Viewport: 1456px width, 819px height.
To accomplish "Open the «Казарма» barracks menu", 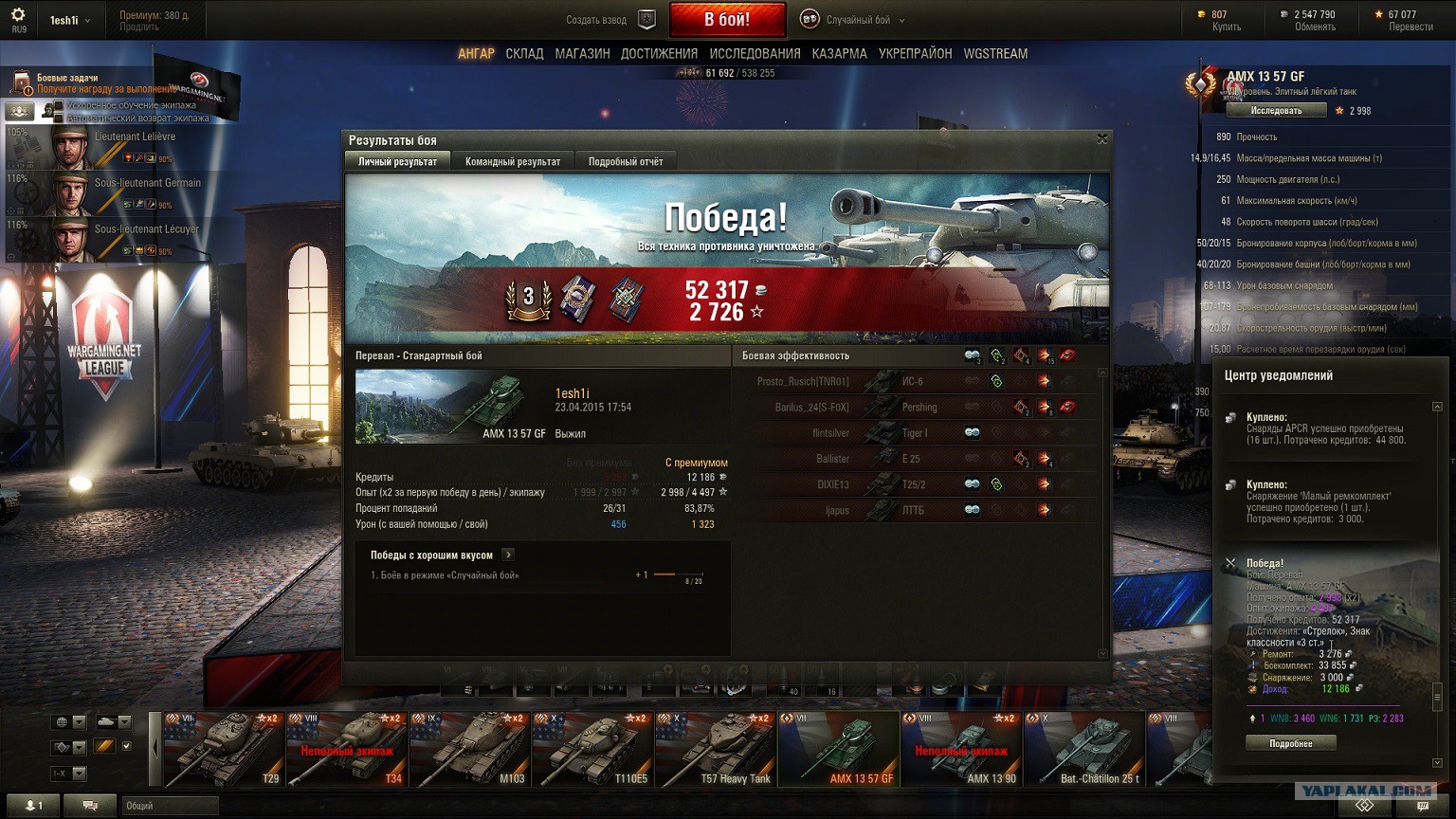I will pyautogui.click(x=839, y=54).
